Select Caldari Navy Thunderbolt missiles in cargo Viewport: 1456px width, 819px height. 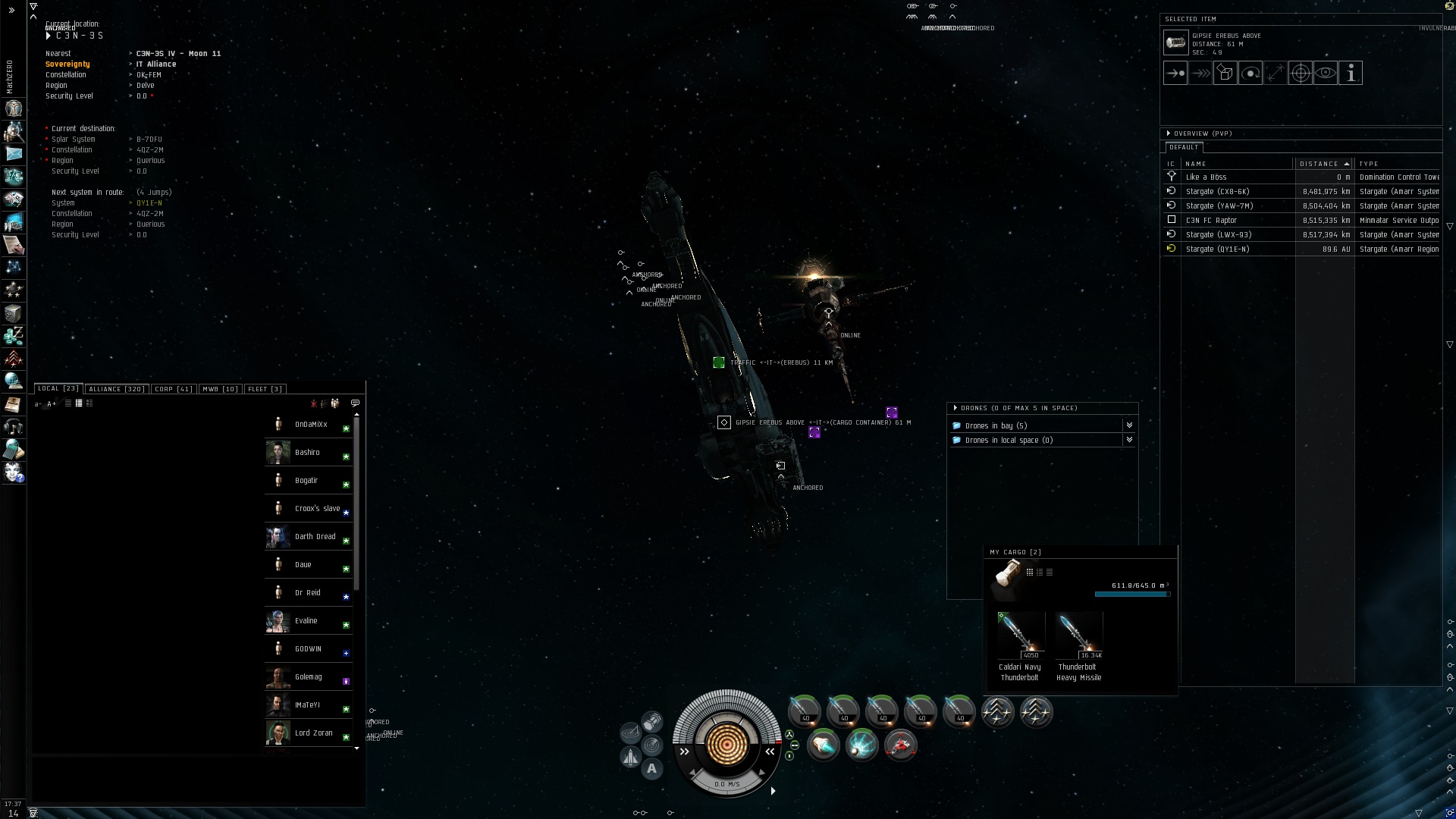point(1019,637)
